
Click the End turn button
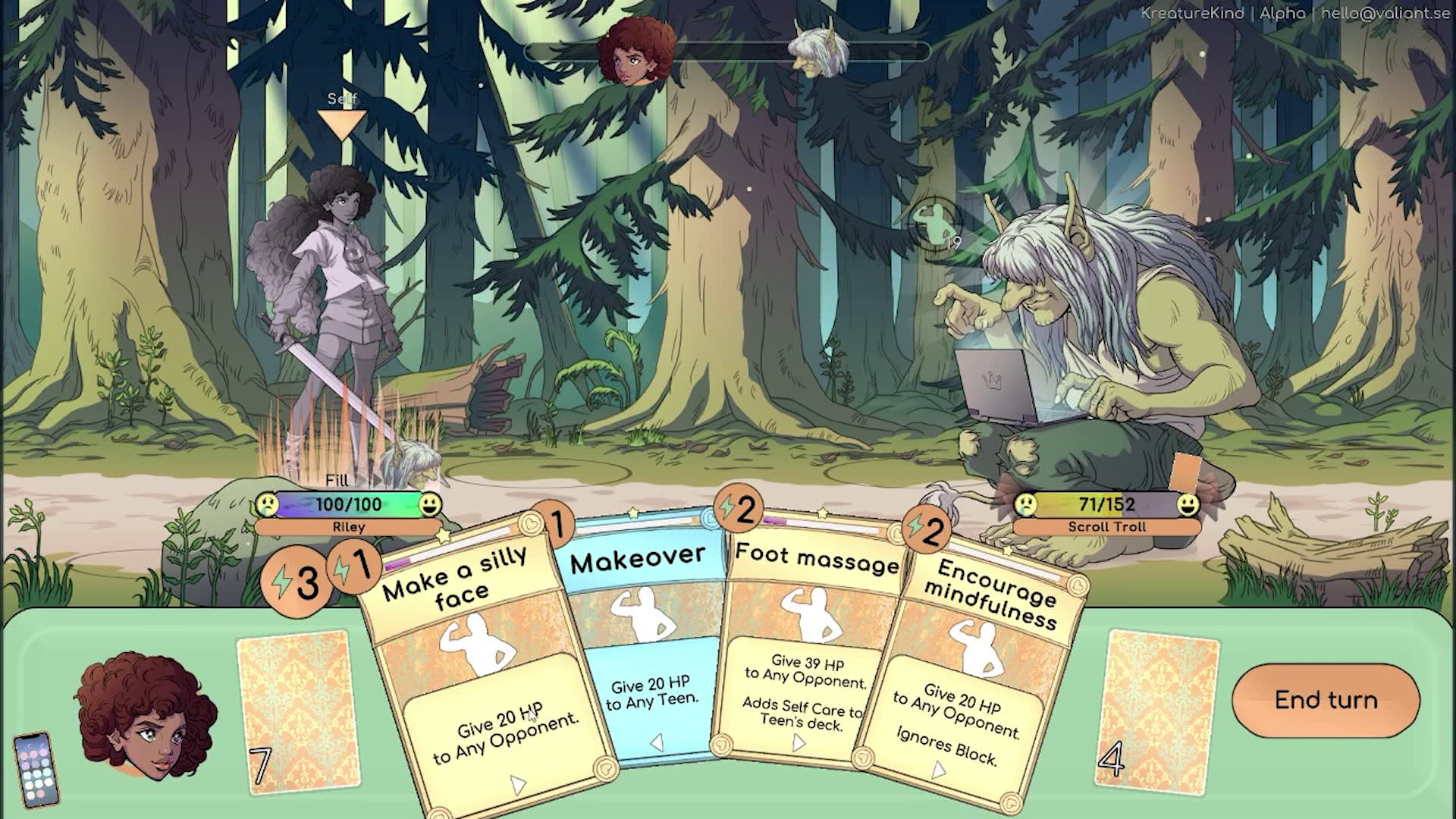[x=1326, y=700]
